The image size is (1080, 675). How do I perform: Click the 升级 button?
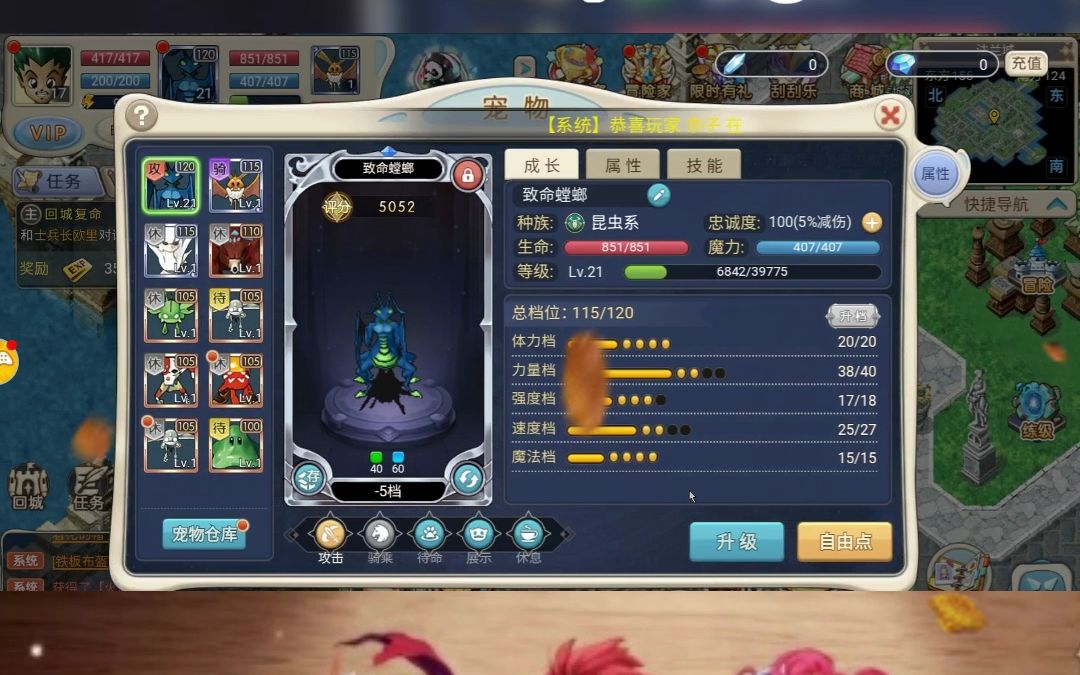[x=736, y=542]
